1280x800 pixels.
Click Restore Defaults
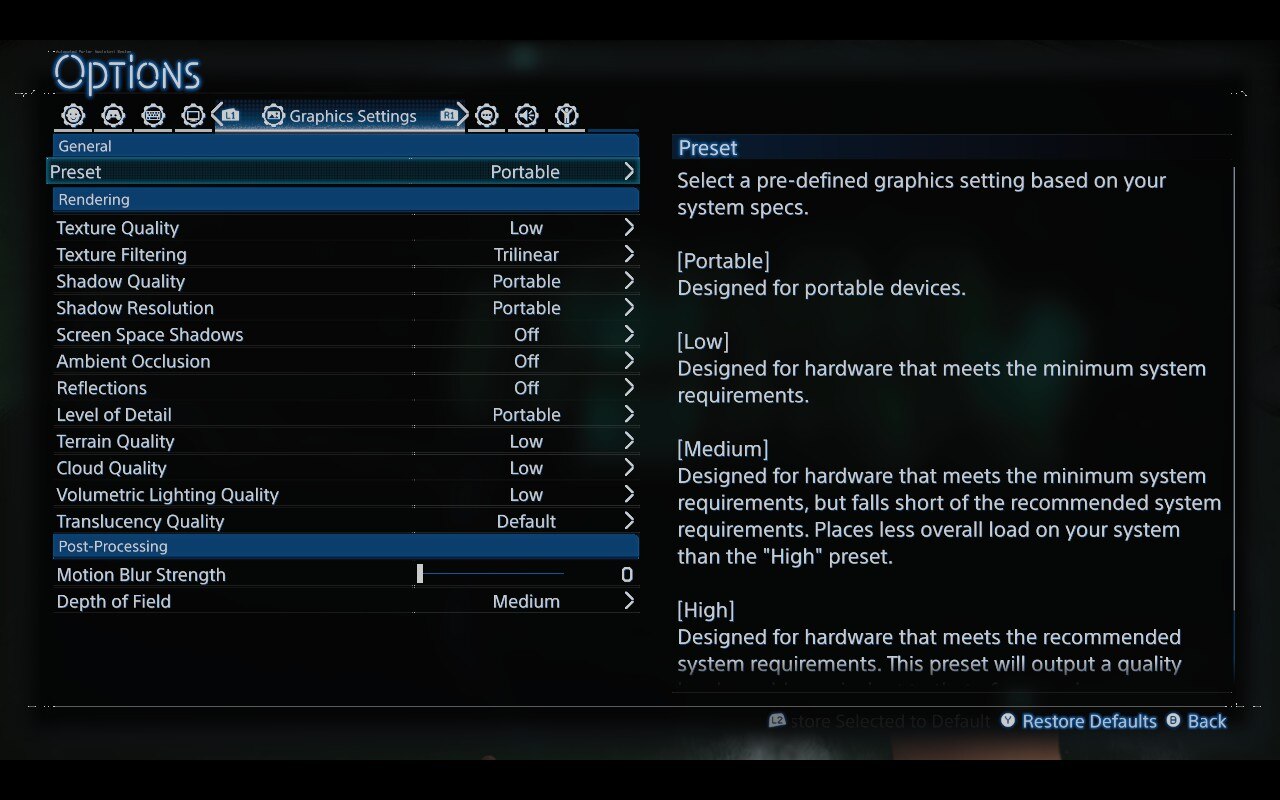1089,721
